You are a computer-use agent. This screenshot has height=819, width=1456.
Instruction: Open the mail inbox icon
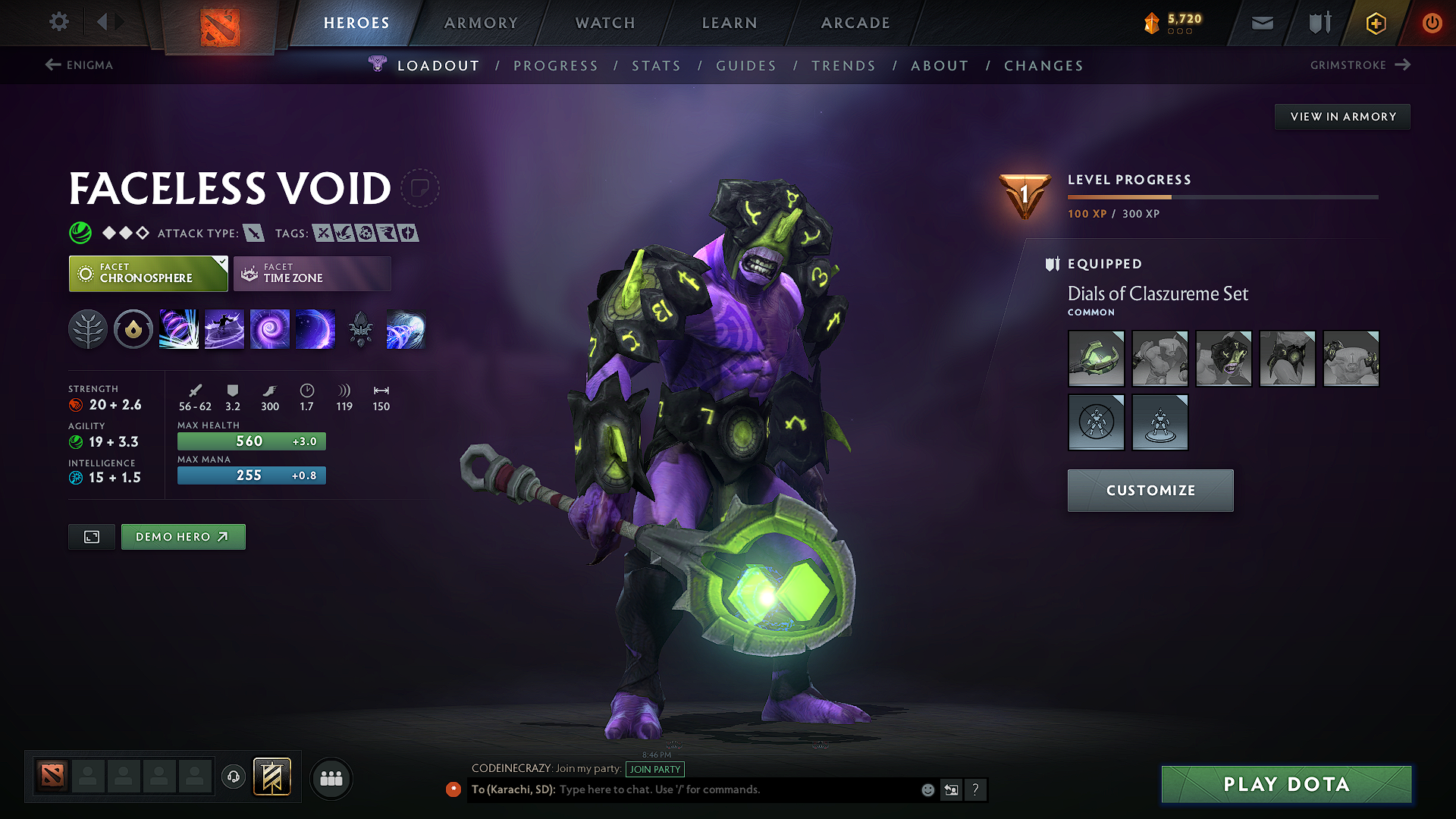pos(1262,23)
